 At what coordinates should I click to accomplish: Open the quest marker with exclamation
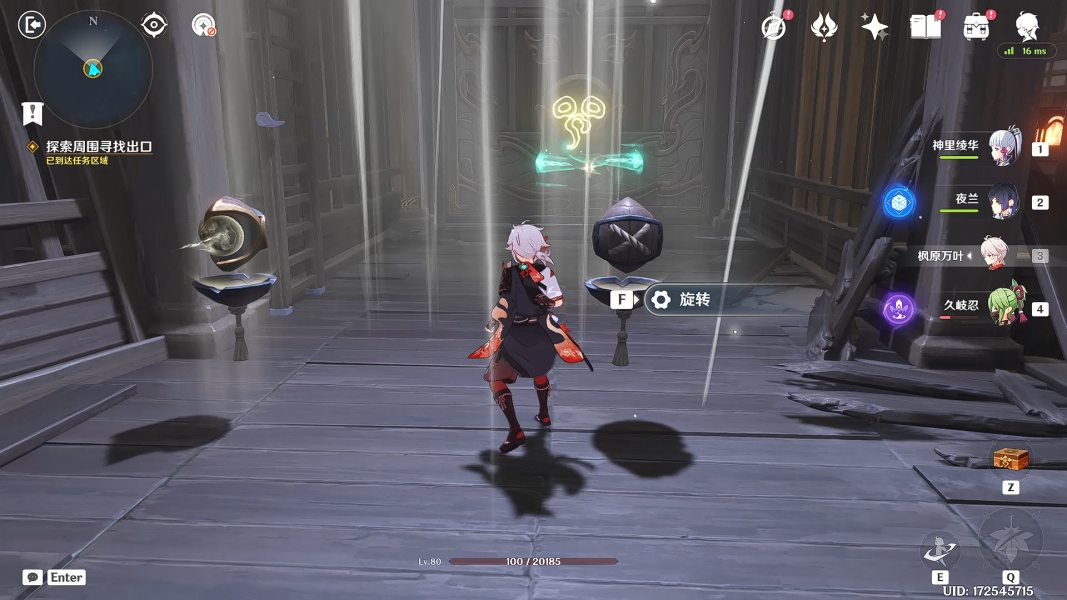coord(33,113)
